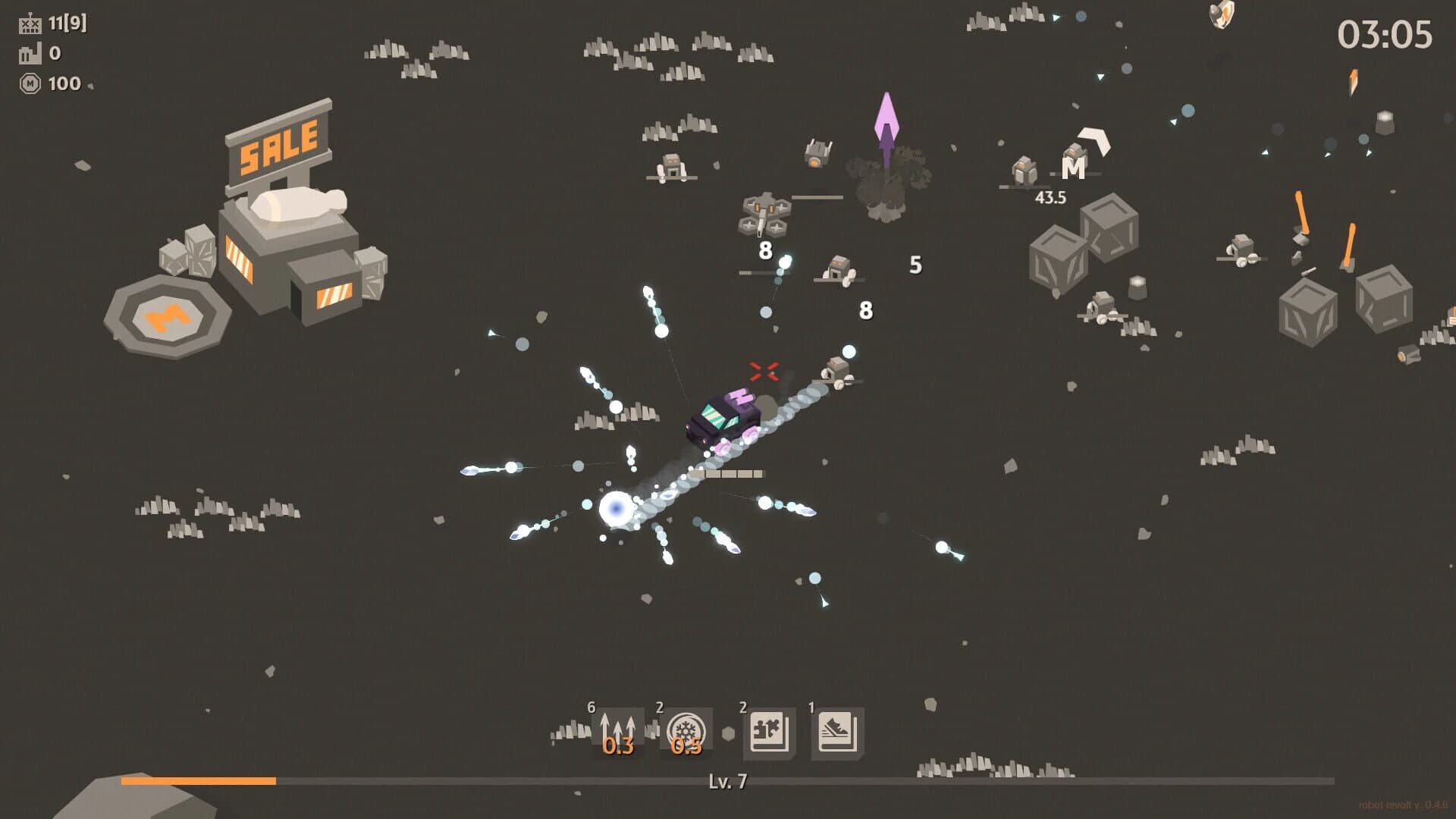Toggle the small white notification arrow beside 100
The width and height of the screenshot is (1456, 819).
(x=91, y=86)
